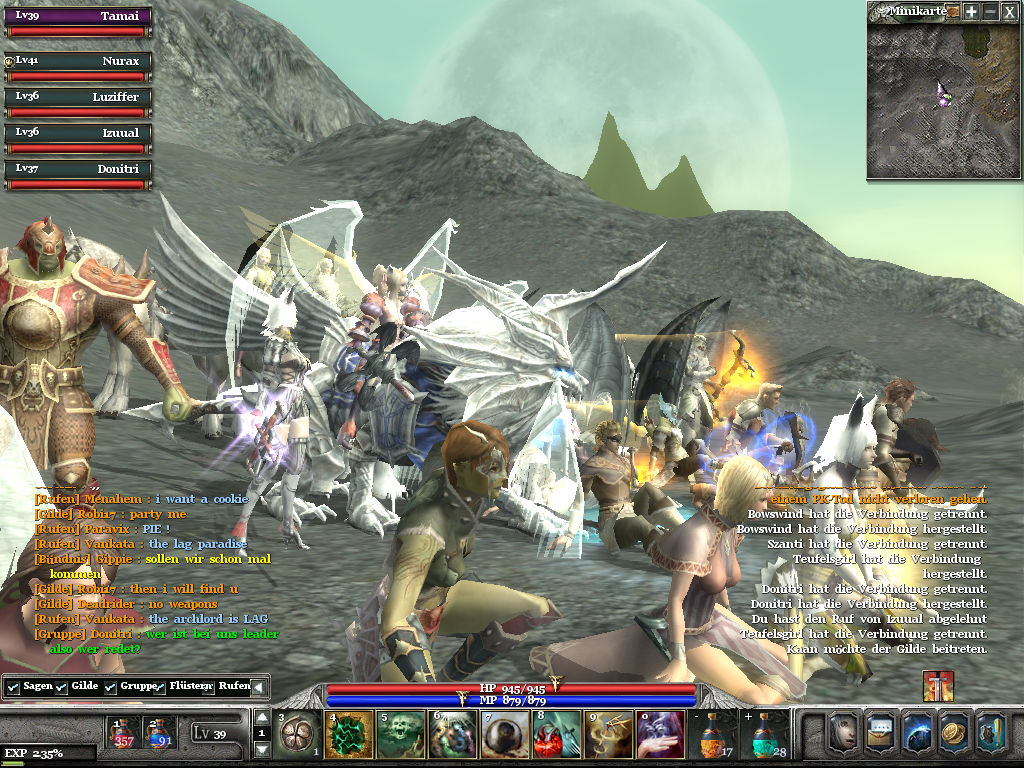
Task: Toggle the Gilde chat filter checkbox
Action: (x=62, y=688)
